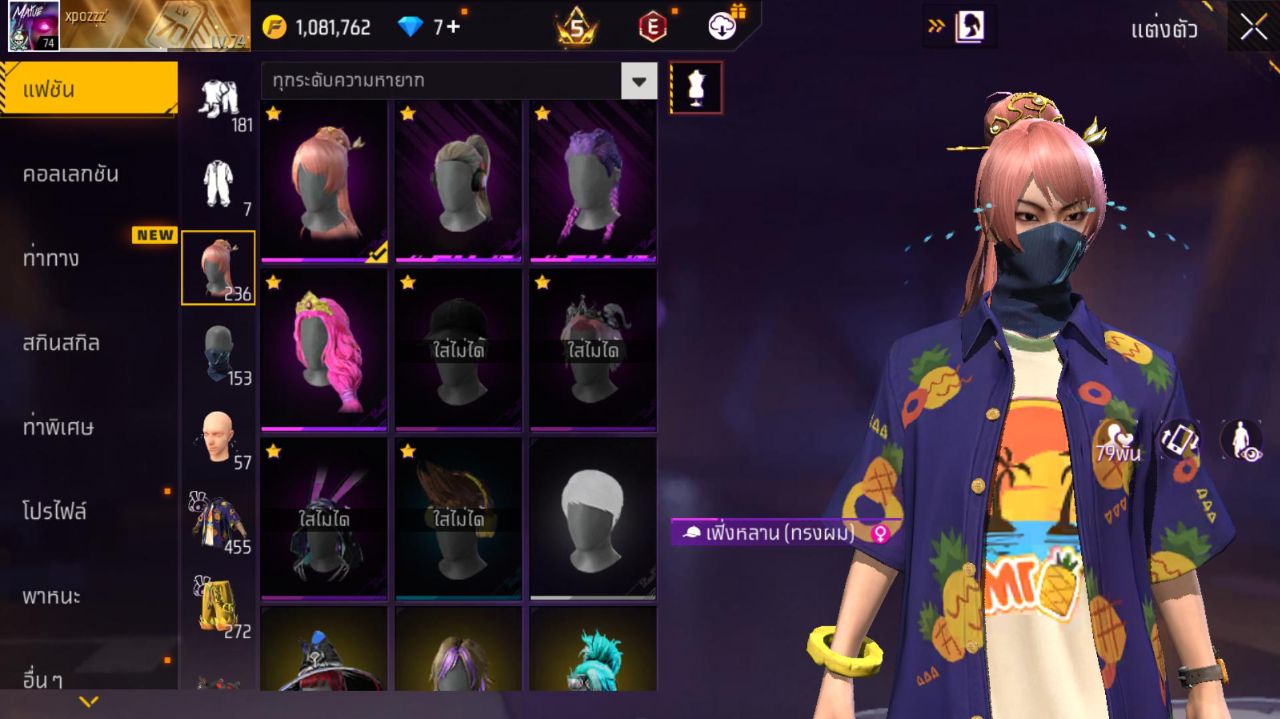The height and width of the screenshot is (719, 1280).
Task: Choose the pineapple shirt tops category
Action: tap(219, 520)
